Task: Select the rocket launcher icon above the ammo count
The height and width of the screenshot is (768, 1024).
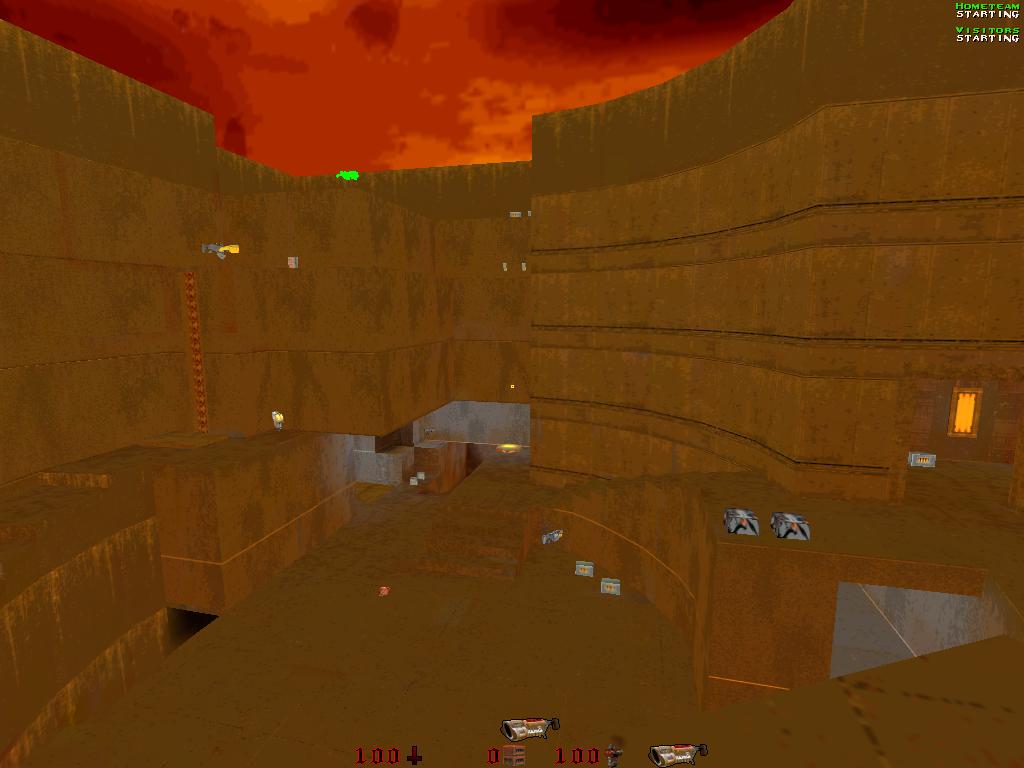Action: 529,728
